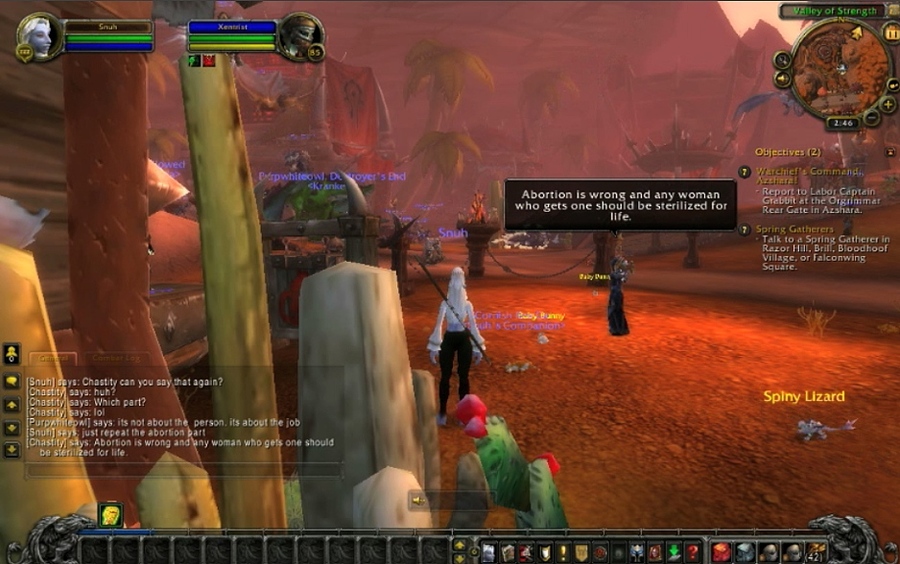Open the social button above chat
This screenshot has width=900, height=564.
tap(11, 353)
